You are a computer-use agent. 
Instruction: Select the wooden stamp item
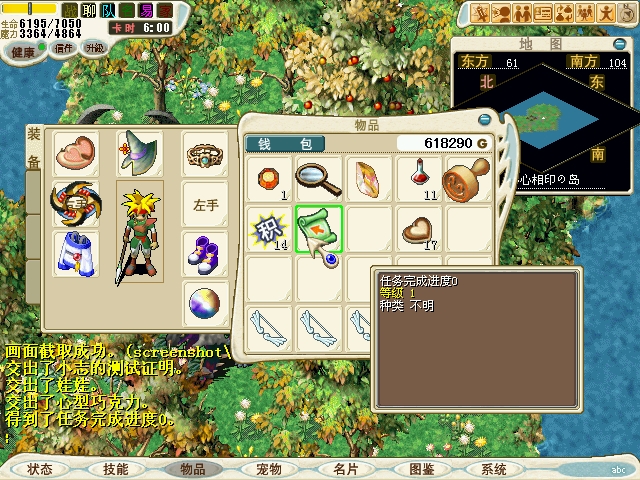pyautogui.click(x=467, y=178)
